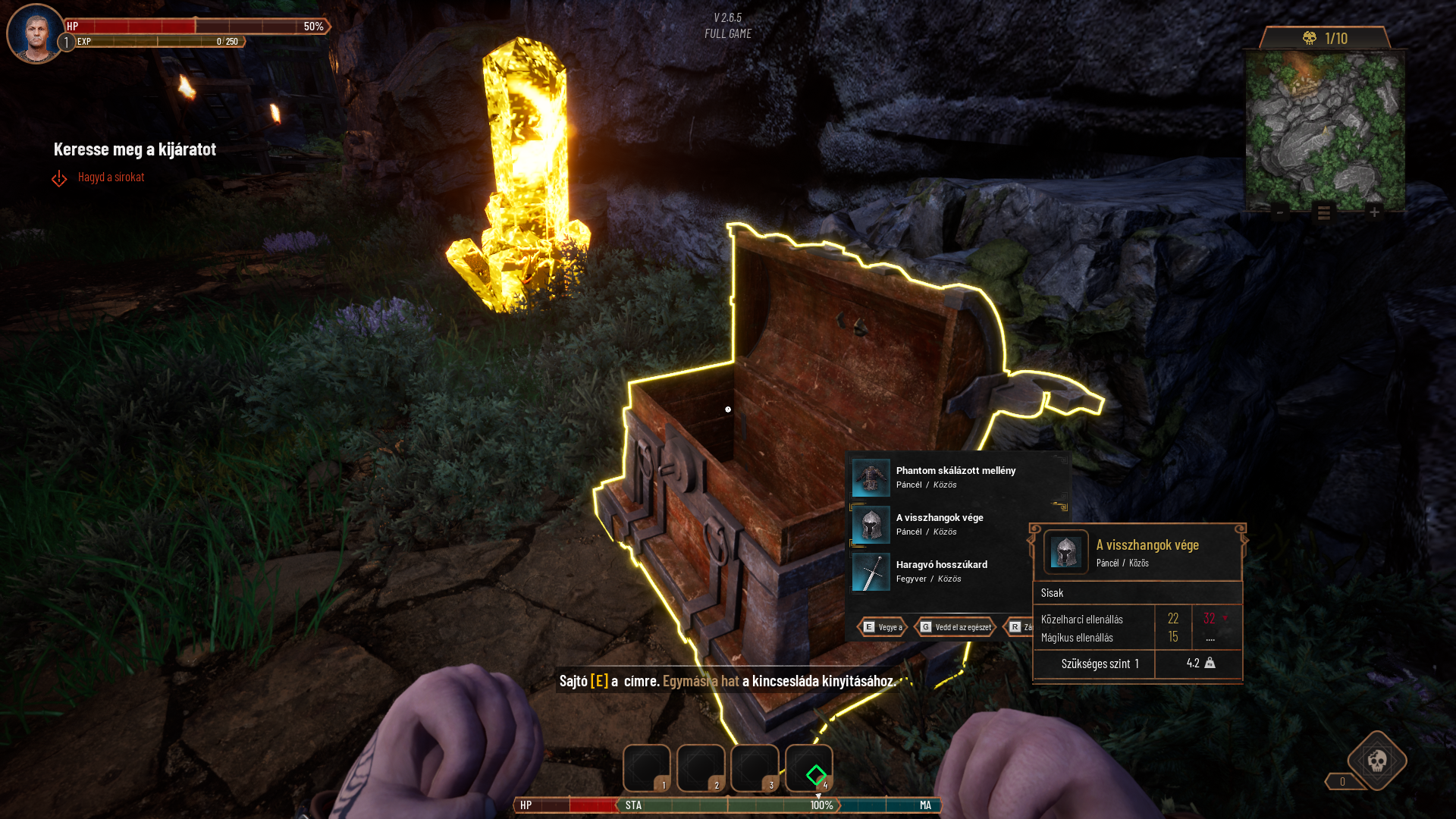Image resolution: width=1456 pixels, height=819 pixels.
Task: Zoom in the minimap with plus button
Action: click(1374, 212)
